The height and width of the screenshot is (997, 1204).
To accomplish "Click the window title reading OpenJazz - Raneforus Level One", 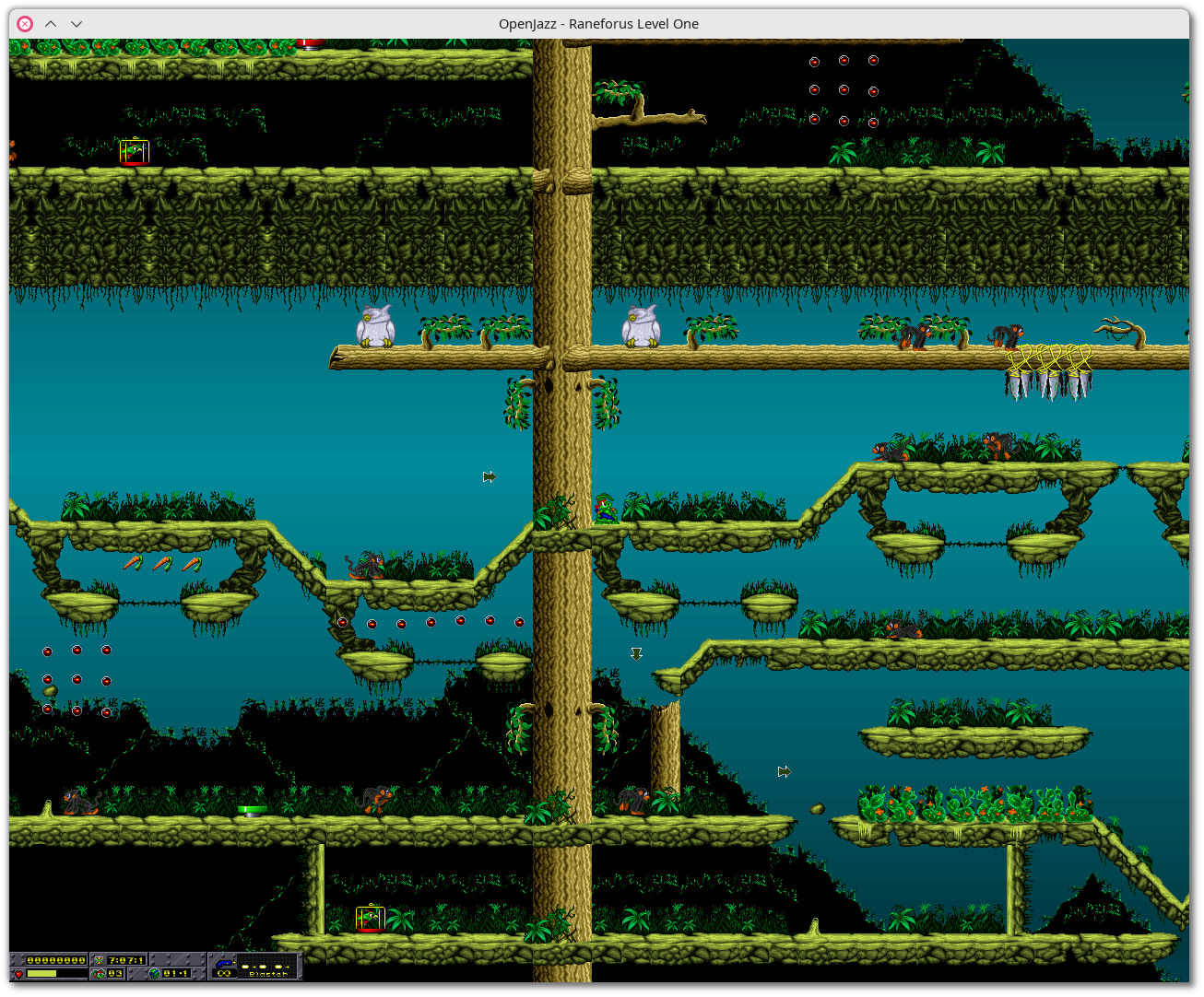I will coord(598,24).
